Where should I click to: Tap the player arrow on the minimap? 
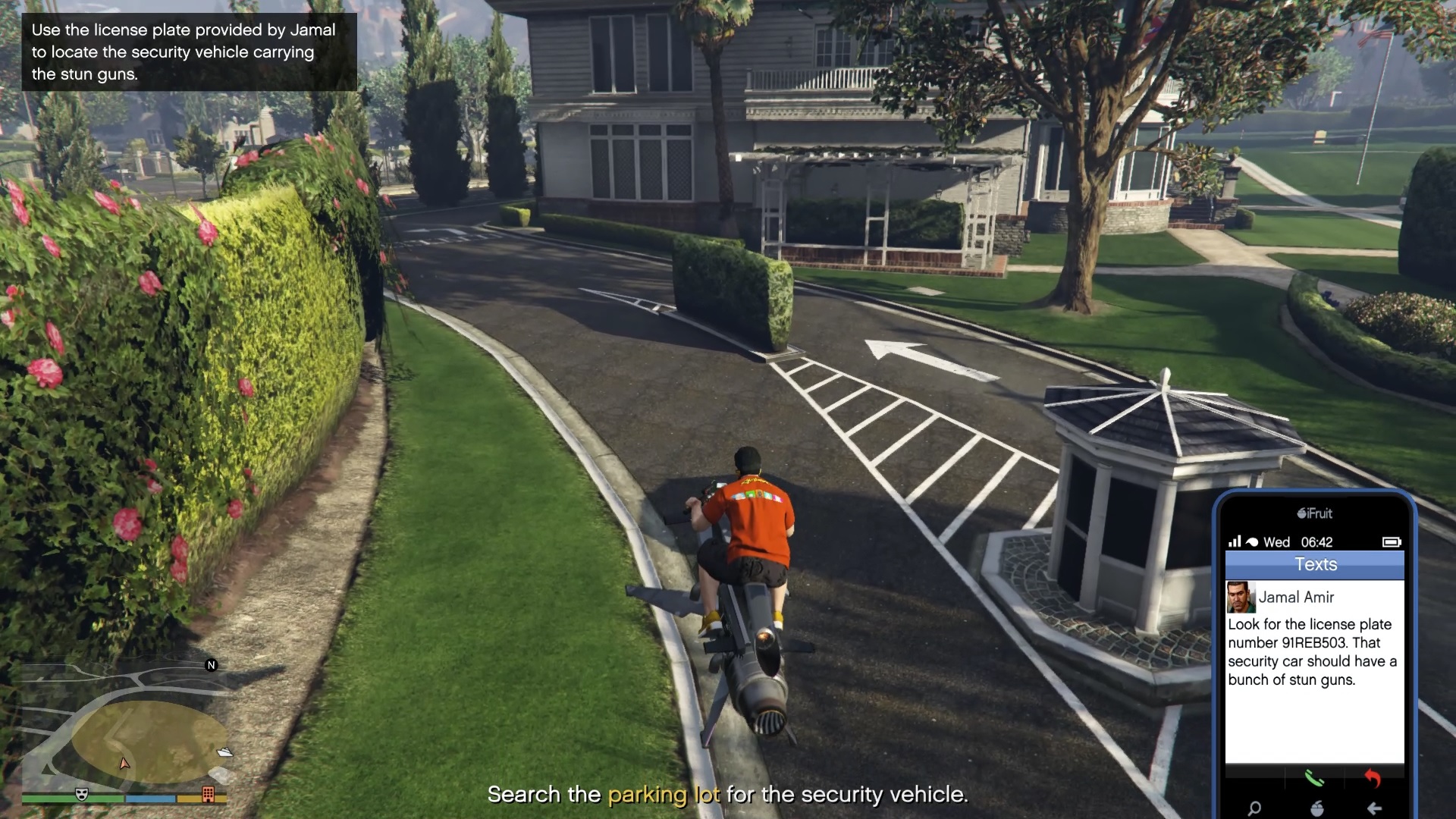coord(125,764)
